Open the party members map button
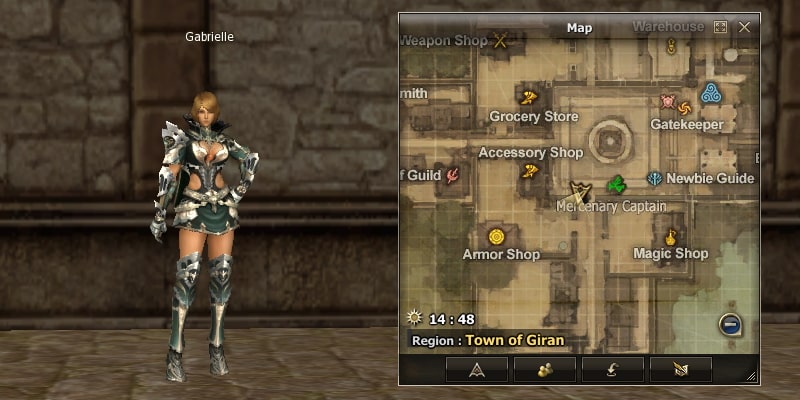The image size is (800, 400). coord(544,369)
